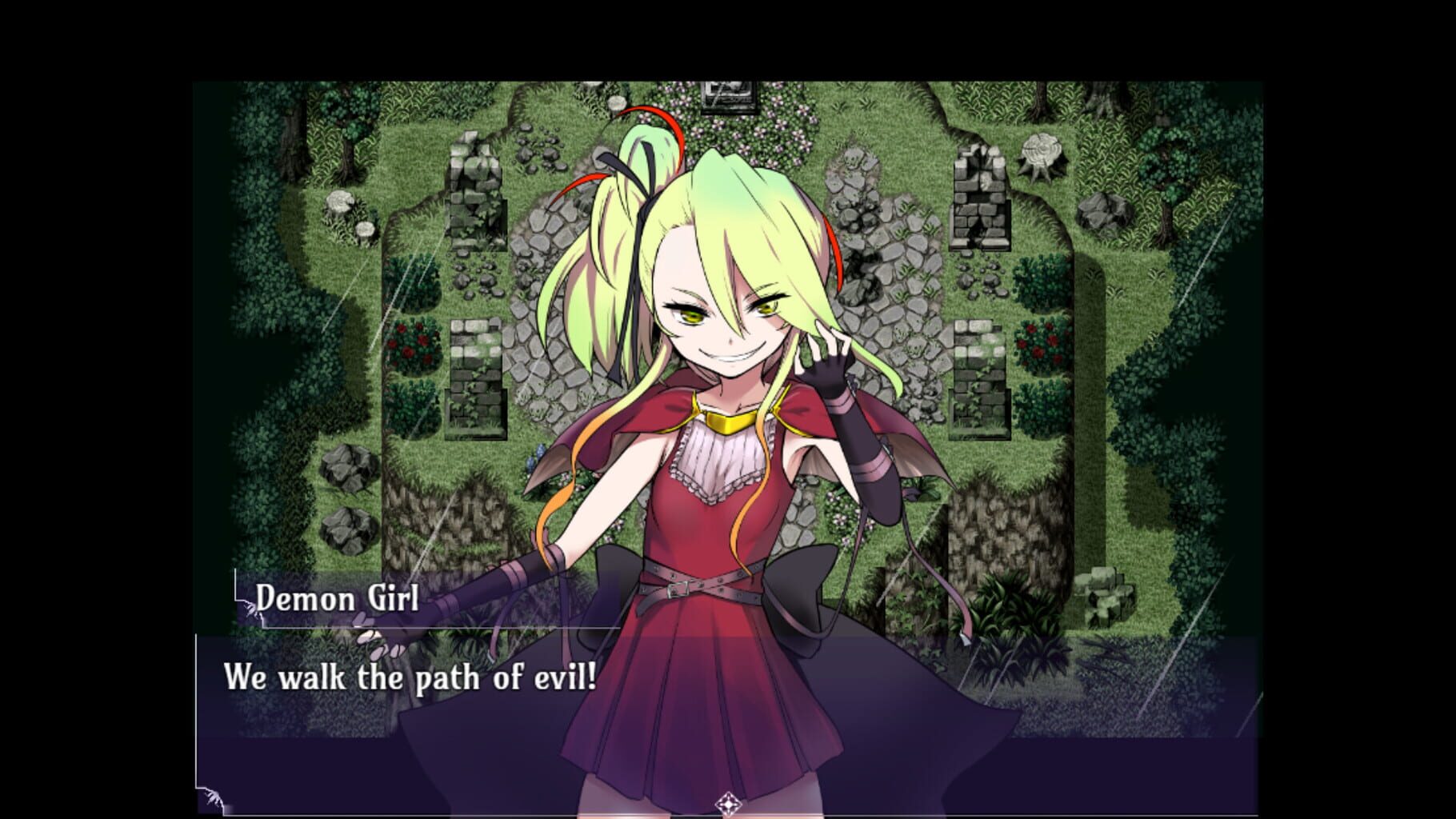
Task: Click the Demon Girl character portrait
Action: click(x=720, y=400)
